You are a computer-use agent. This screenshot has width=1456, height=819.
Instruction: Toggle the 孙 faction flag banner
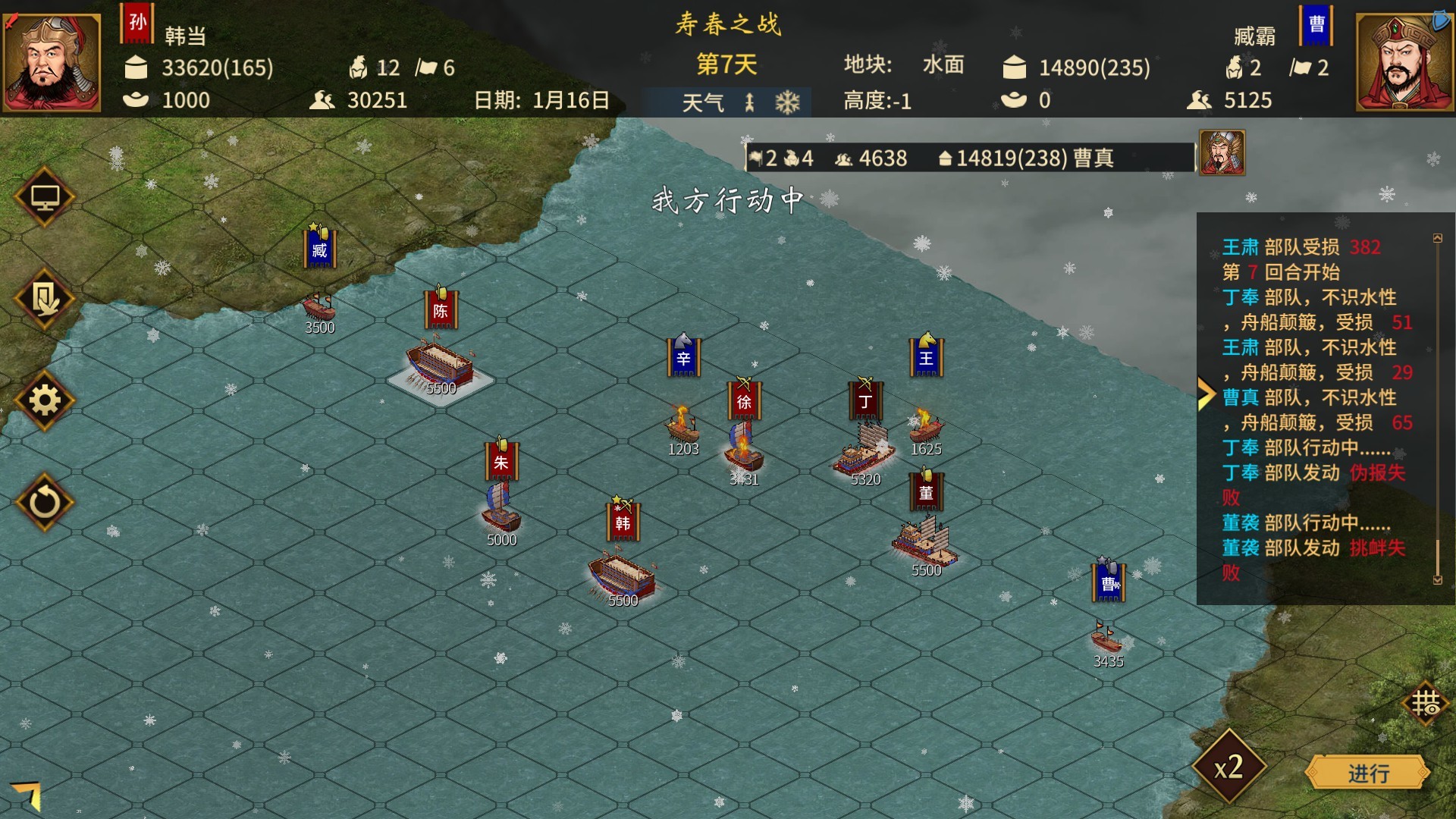pos(137,21)
